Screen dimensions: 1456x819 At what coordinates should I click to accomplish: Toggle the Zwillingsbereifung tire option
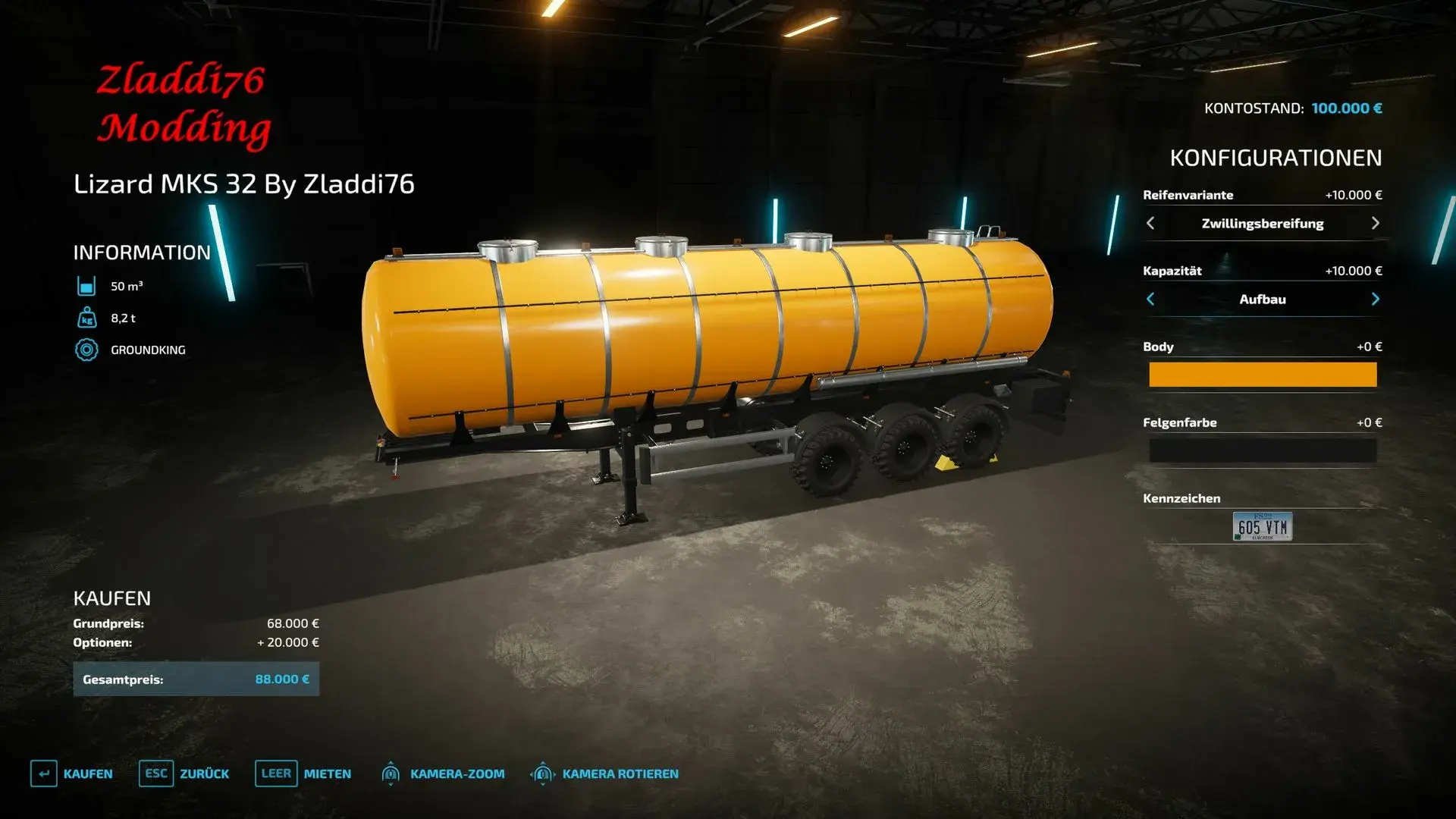pyautogui.click(x=1262, y=223)
